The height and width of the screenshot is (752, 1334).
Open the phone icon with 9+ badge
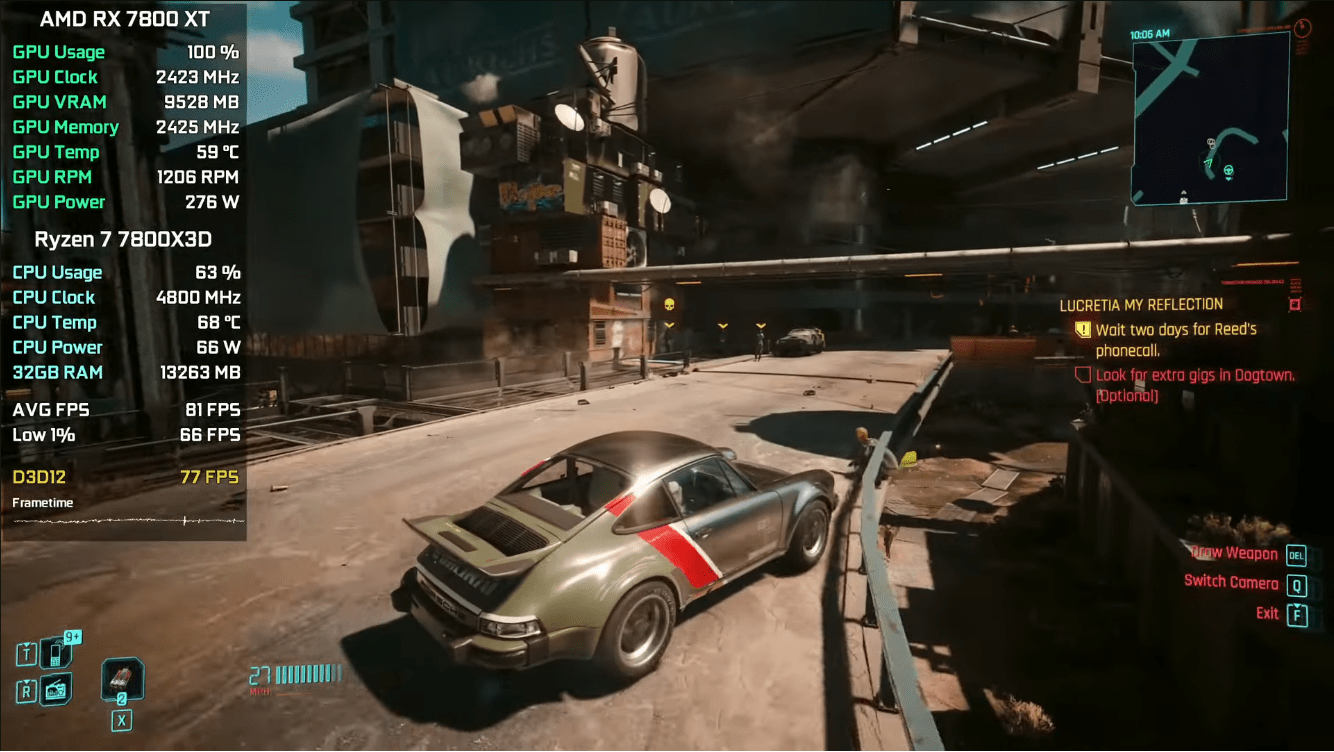(56, 653)
